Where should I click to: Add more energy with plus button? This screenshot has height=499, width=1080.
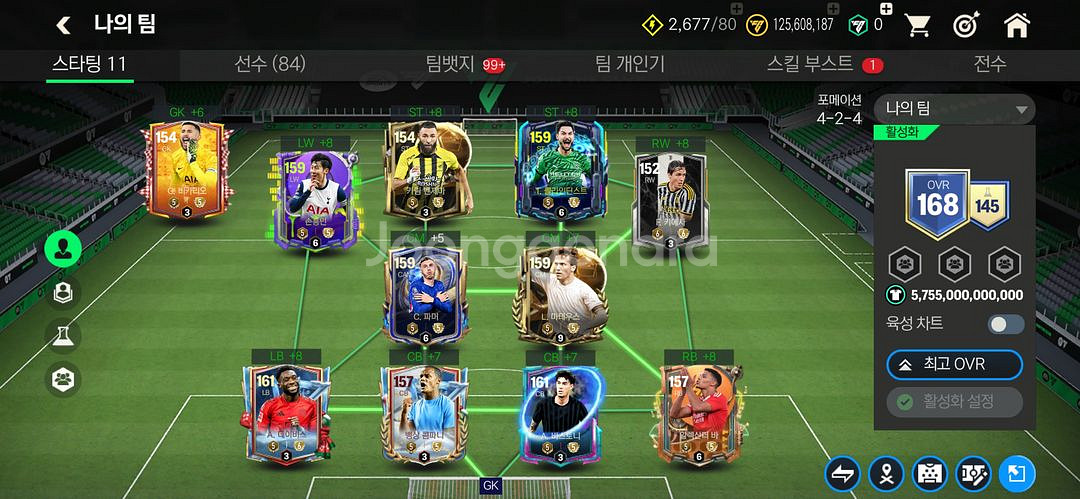click(x=737, y=10)
